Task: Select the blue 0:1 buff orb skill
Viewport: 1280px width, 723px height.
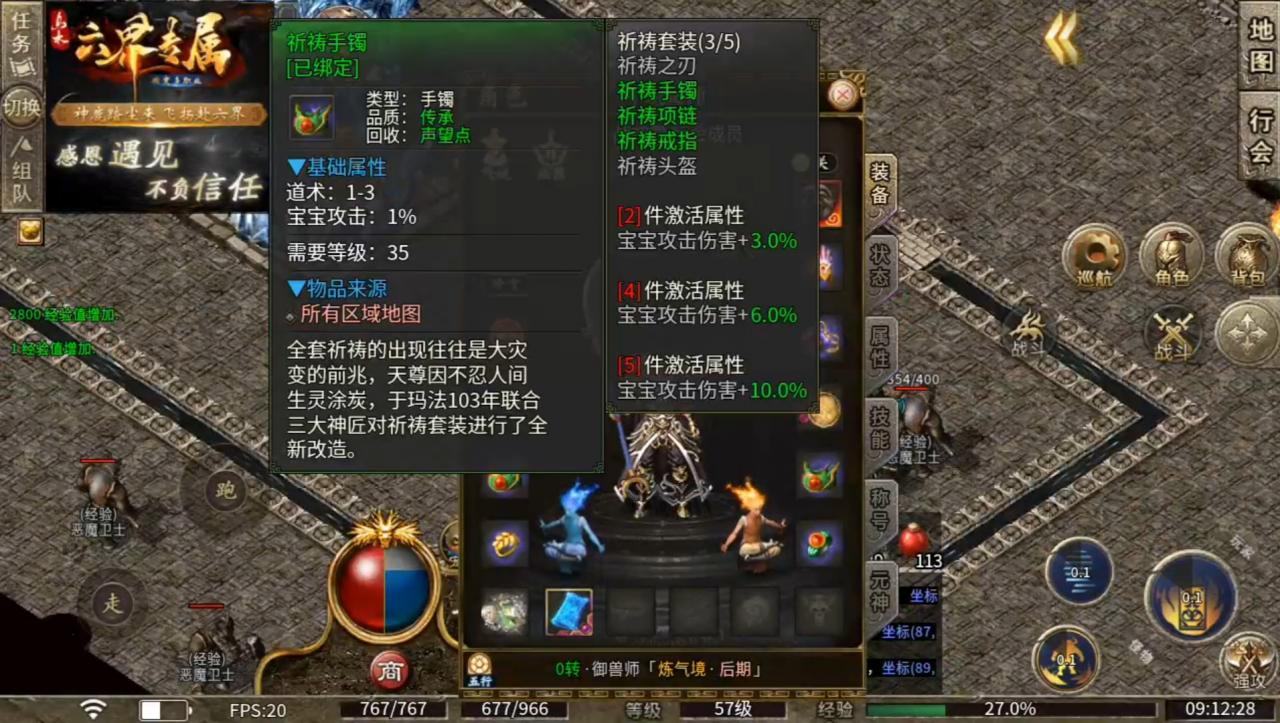Action: (1078, 572)
